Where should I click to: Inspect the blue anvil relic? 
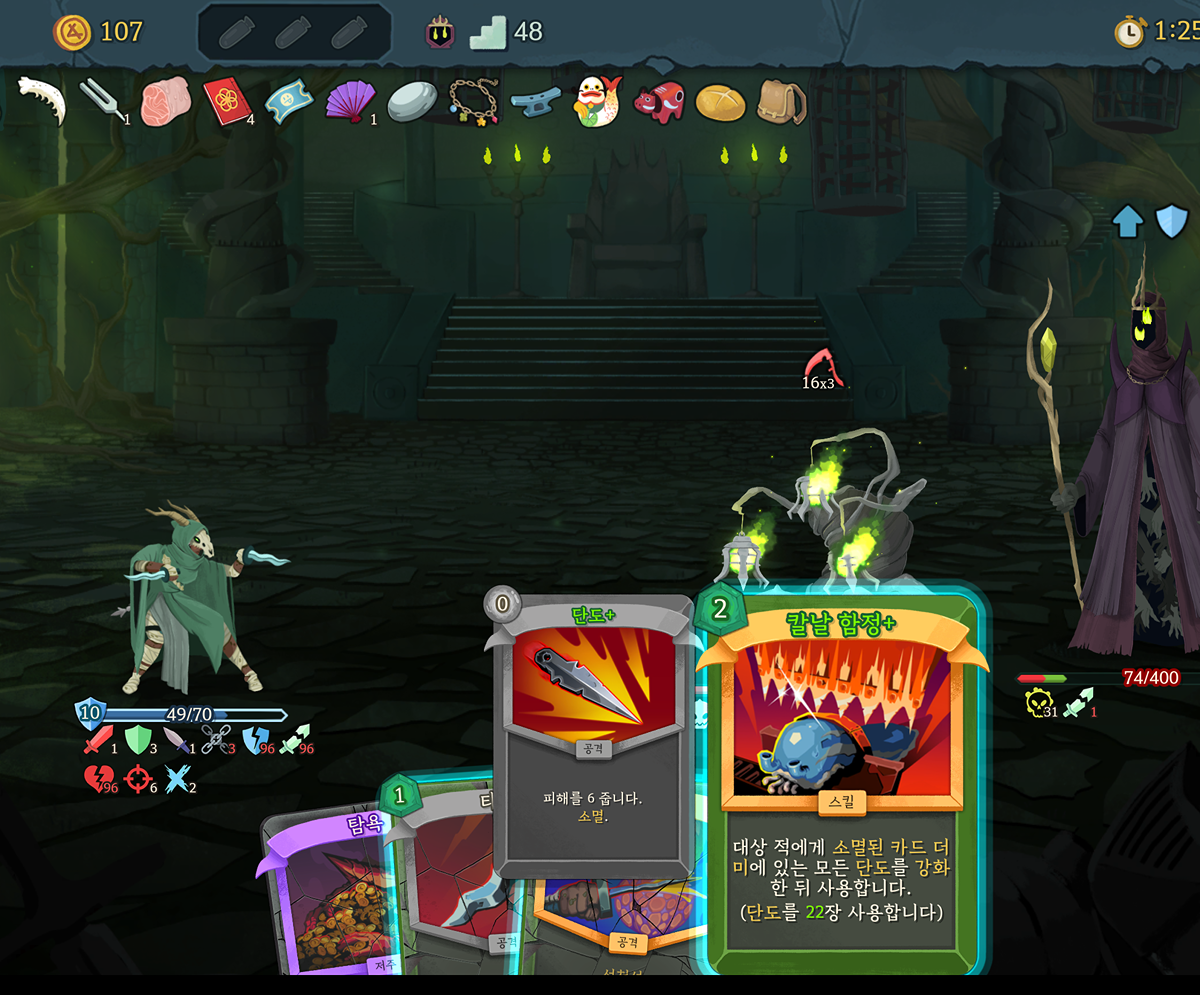(x=535, y=102)
